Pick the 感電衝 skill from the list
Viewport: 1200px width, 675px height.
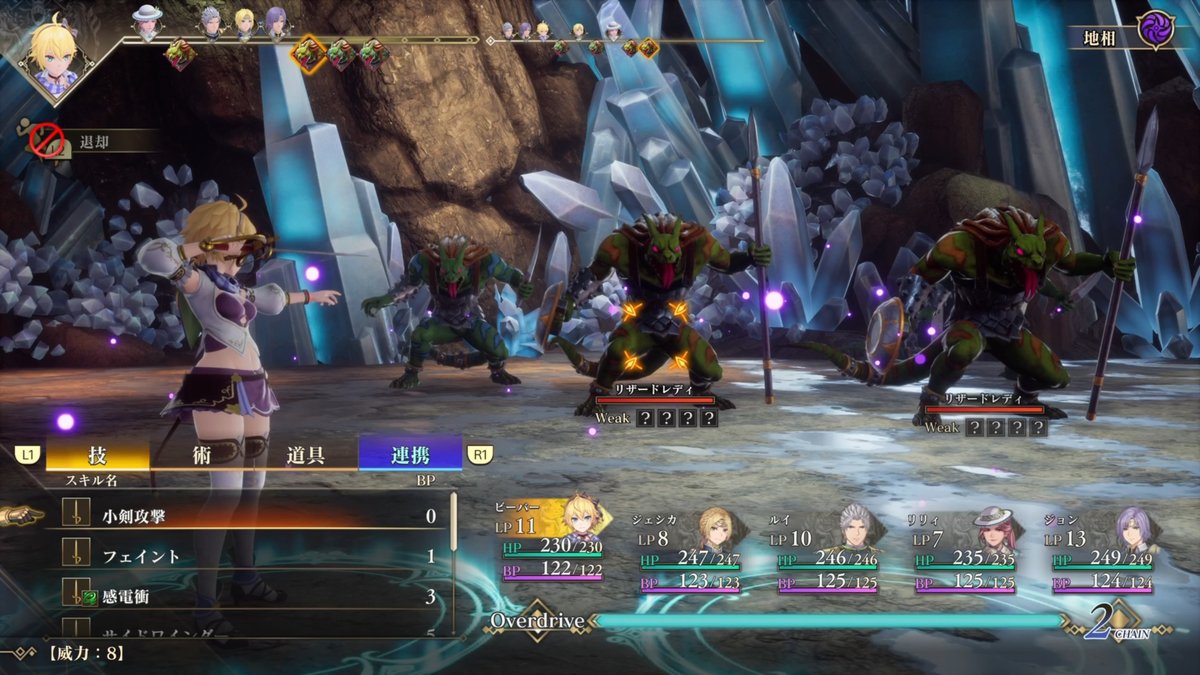pos(250,596)
